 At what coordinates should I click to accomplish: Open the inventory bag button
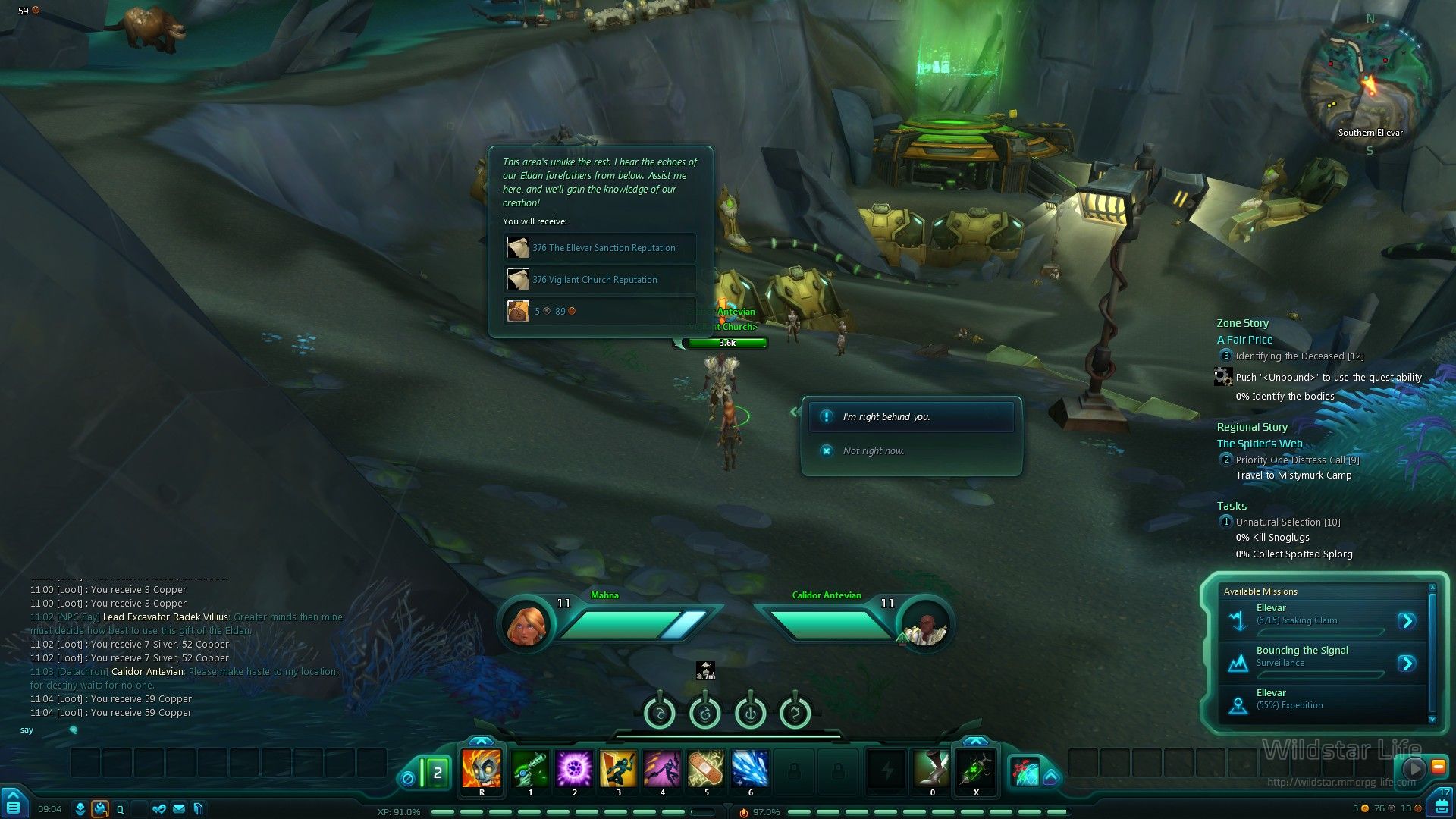[1440, 807]
